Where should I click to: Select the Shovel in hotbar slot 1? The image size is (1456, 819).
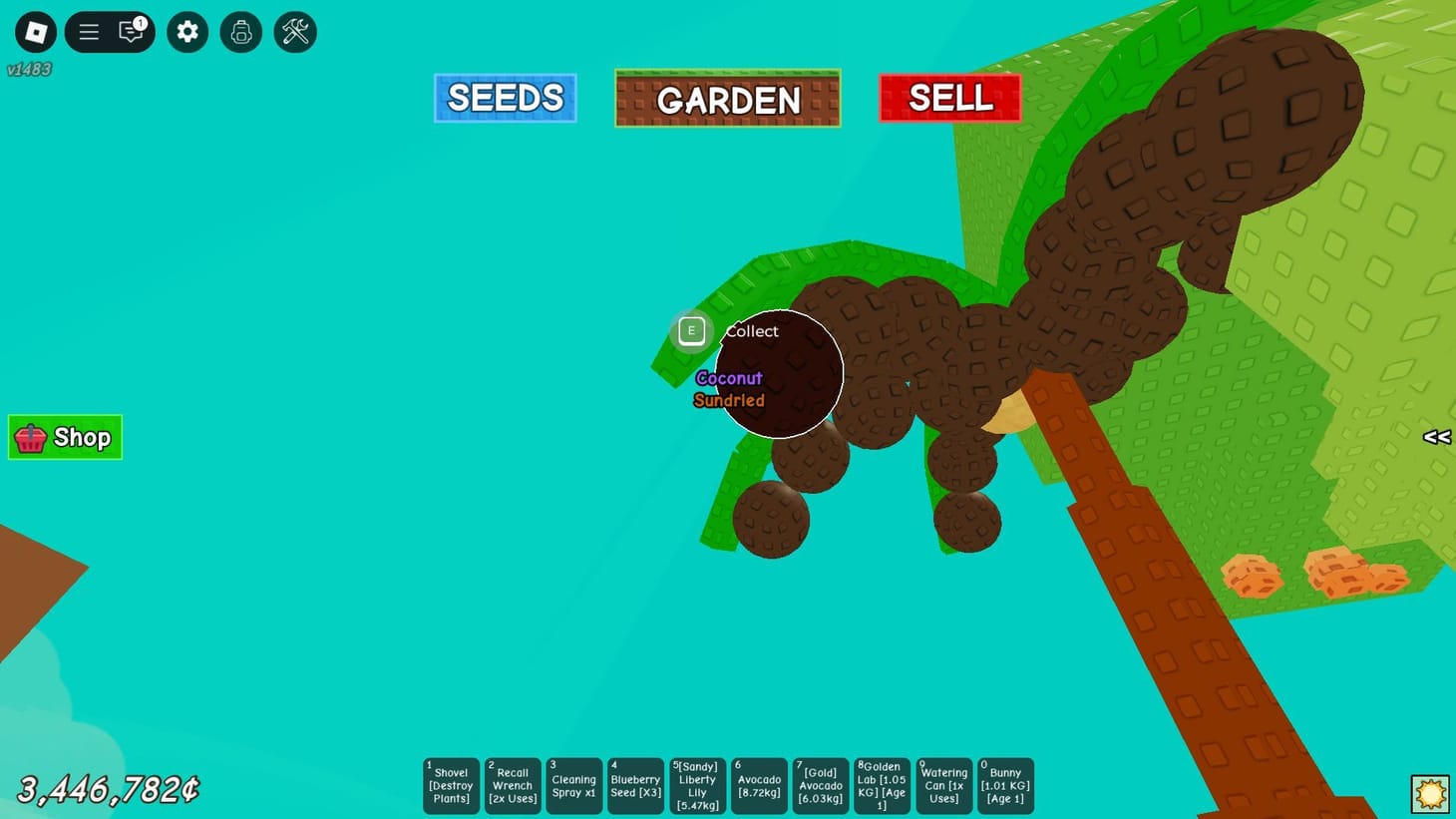click(451, 785)
